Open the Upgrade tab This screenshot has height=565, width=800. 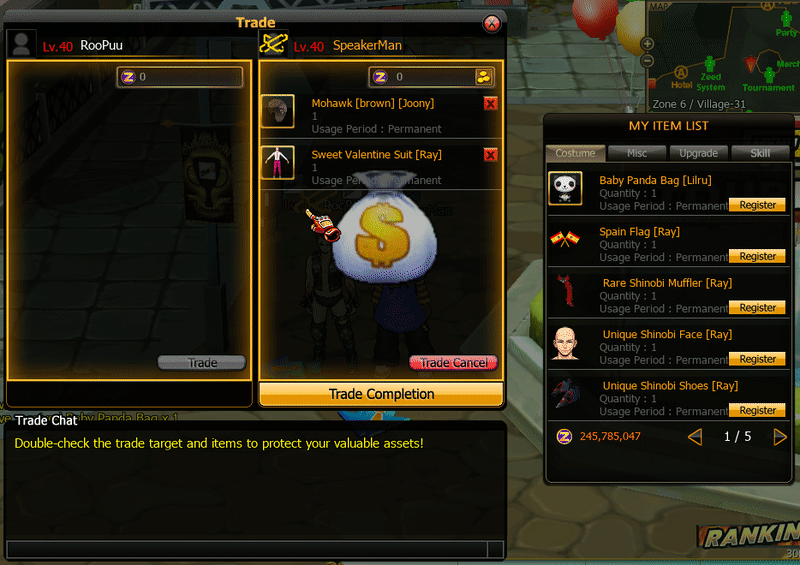click(x=698, y=153)
